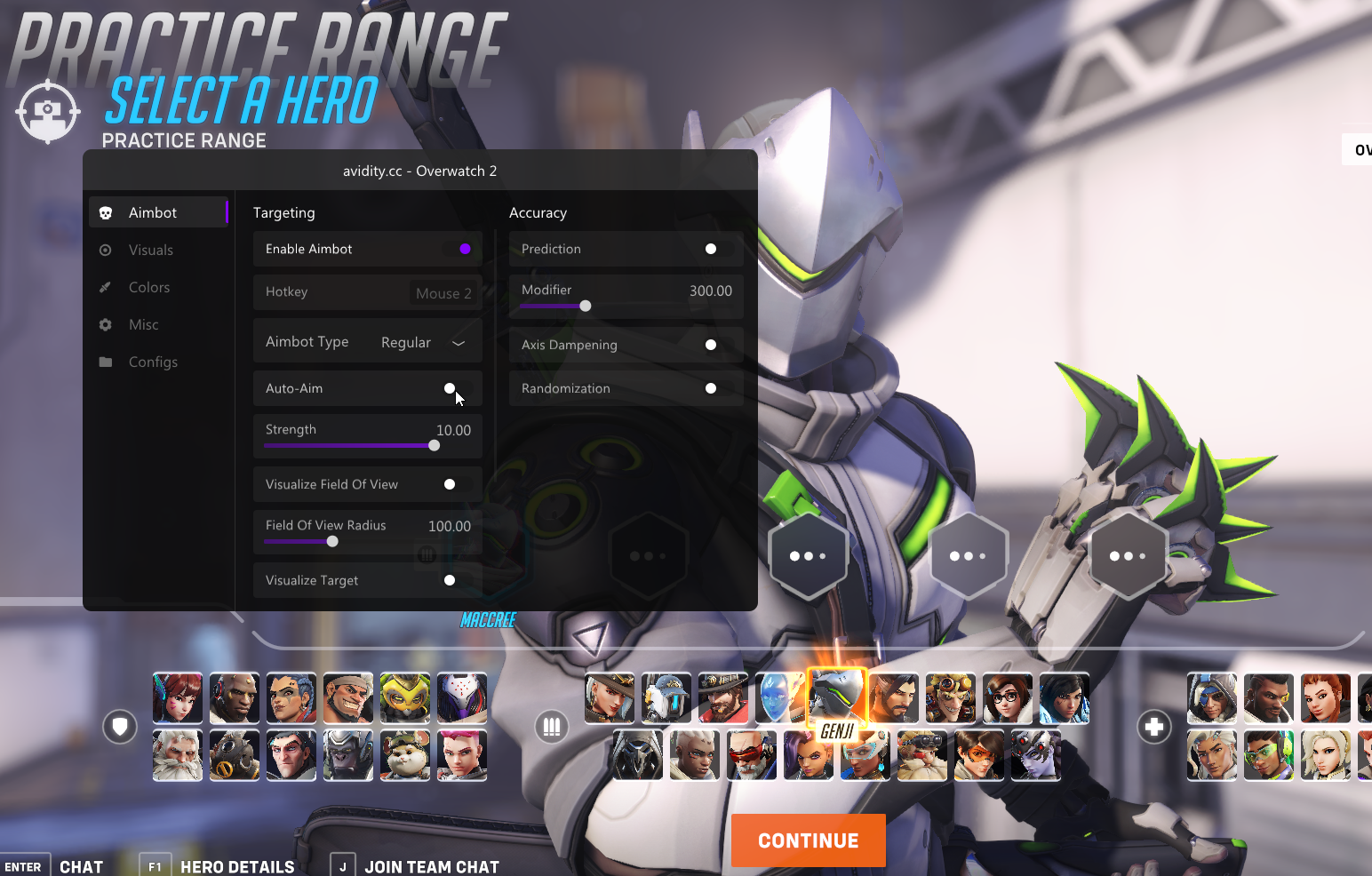
Task: Click the orange Continue button
Action: [x=808, y=840]
